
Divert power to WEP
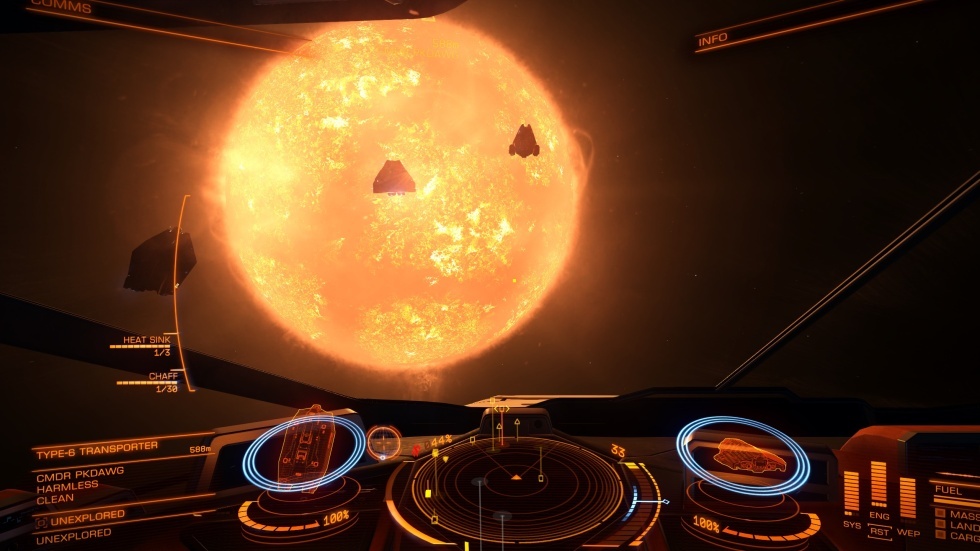tap(908, 531)
